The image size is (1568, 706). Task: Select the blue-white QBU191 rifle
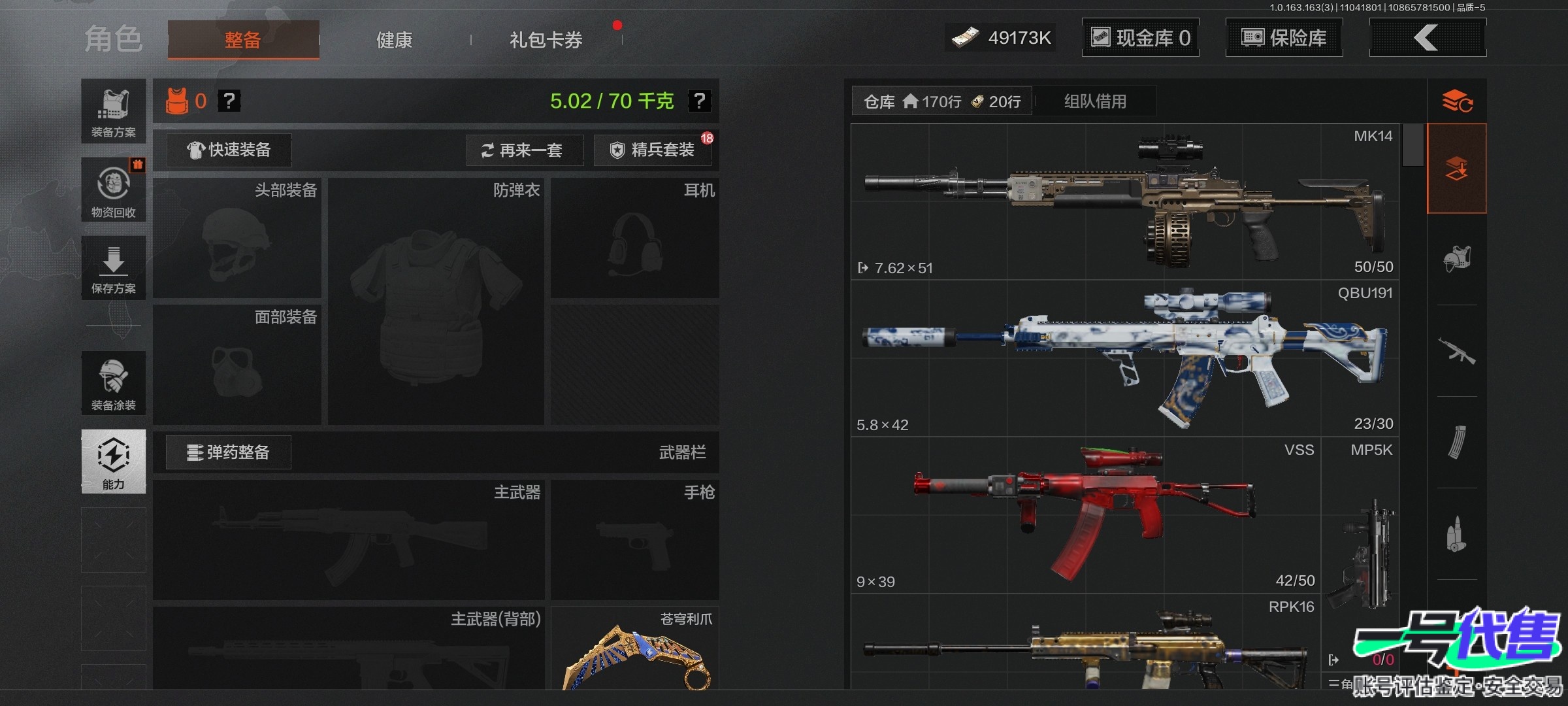[1124, 358]
